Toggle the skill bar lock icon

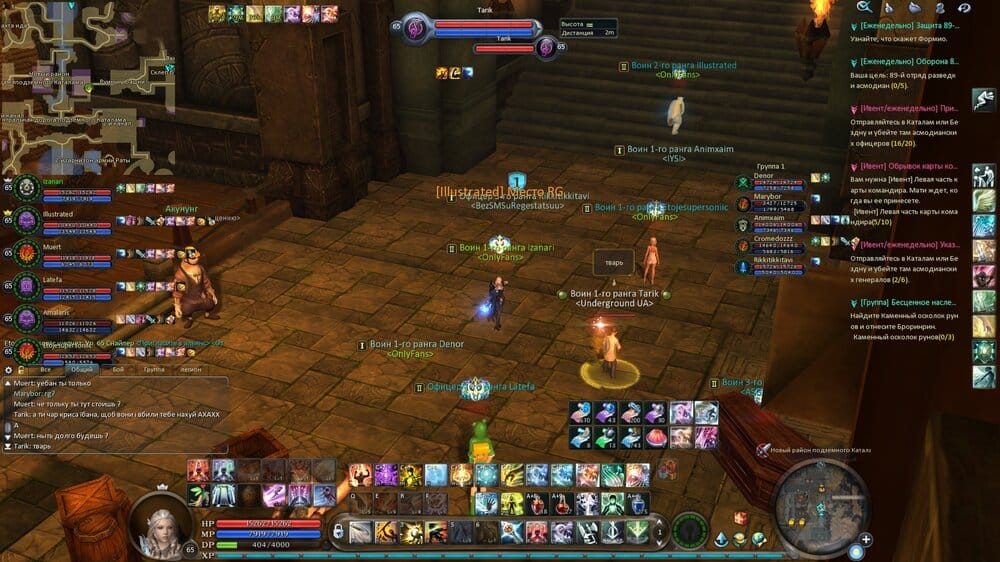(x=338, y=532)
